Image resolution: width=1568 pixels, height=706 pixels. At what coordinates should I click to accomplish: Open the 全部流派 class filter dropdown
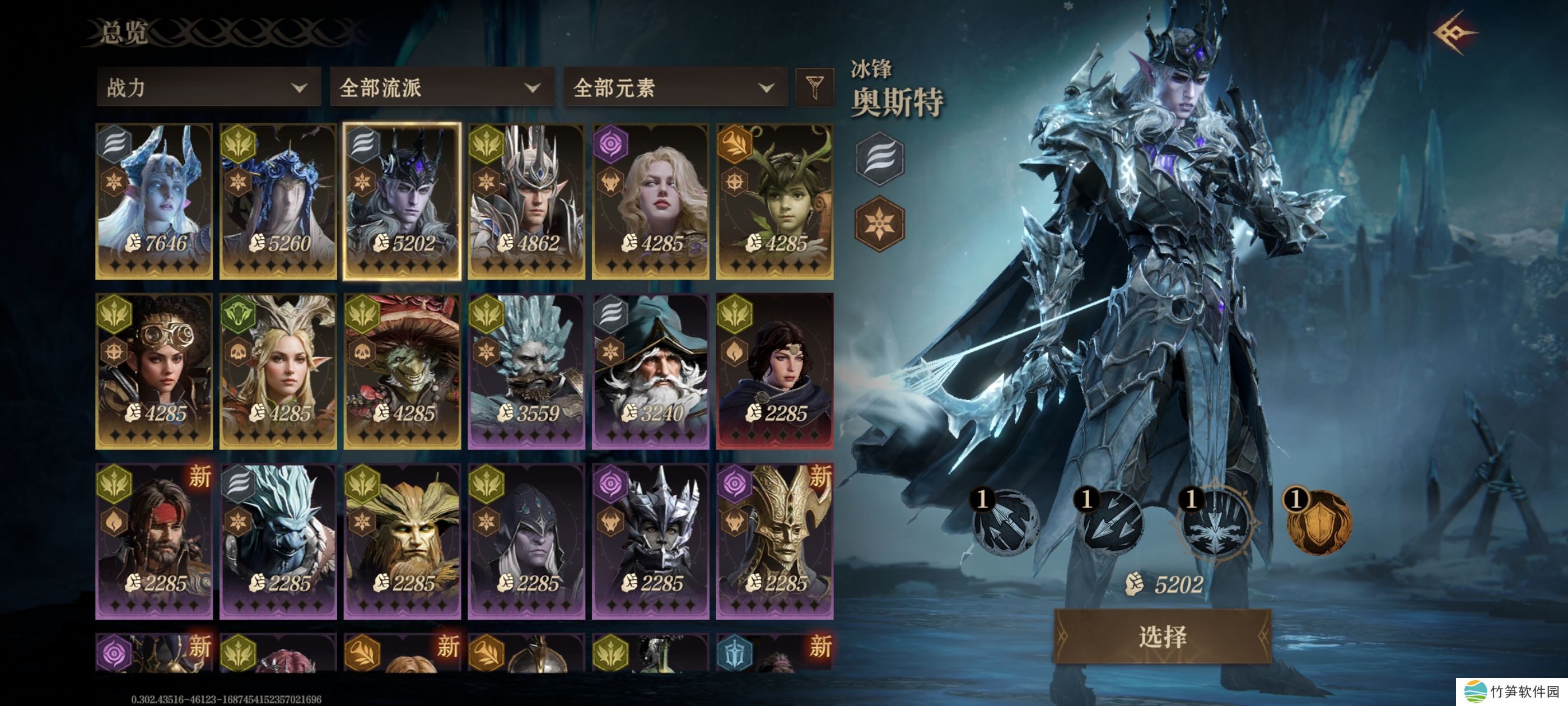[441, 88]
